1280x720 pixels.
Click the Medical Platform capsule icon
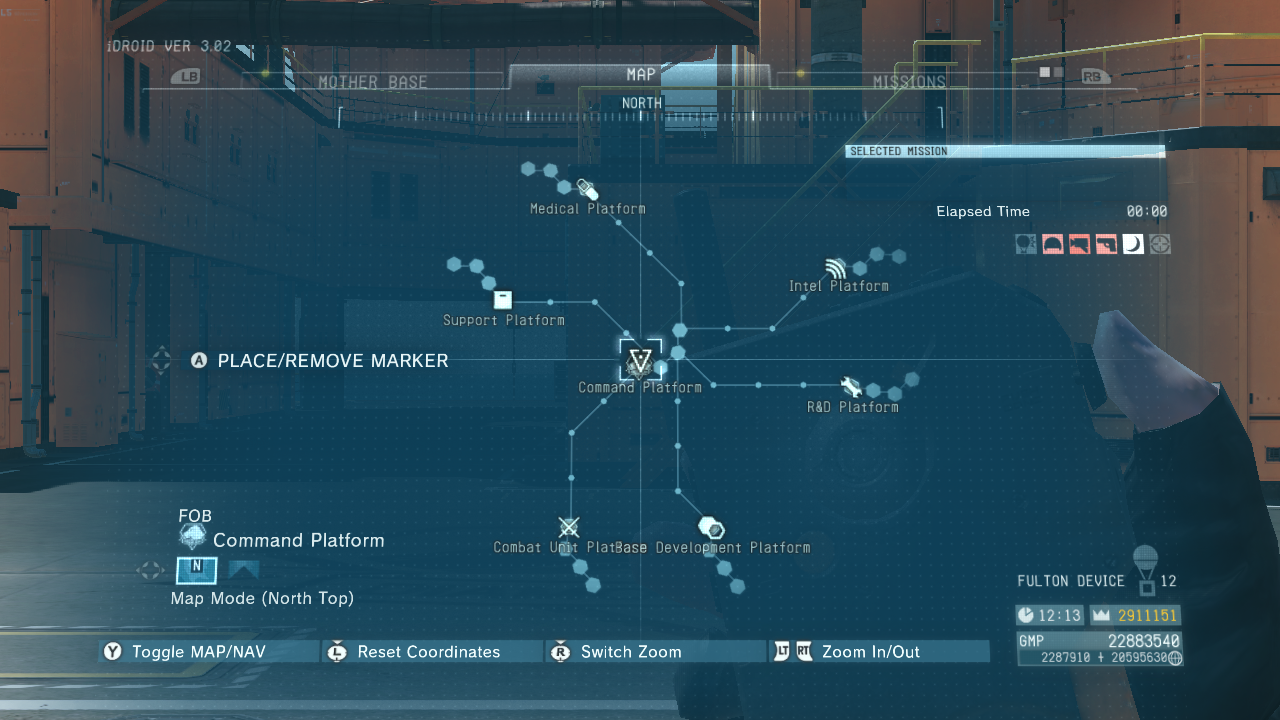click(586, 189)
